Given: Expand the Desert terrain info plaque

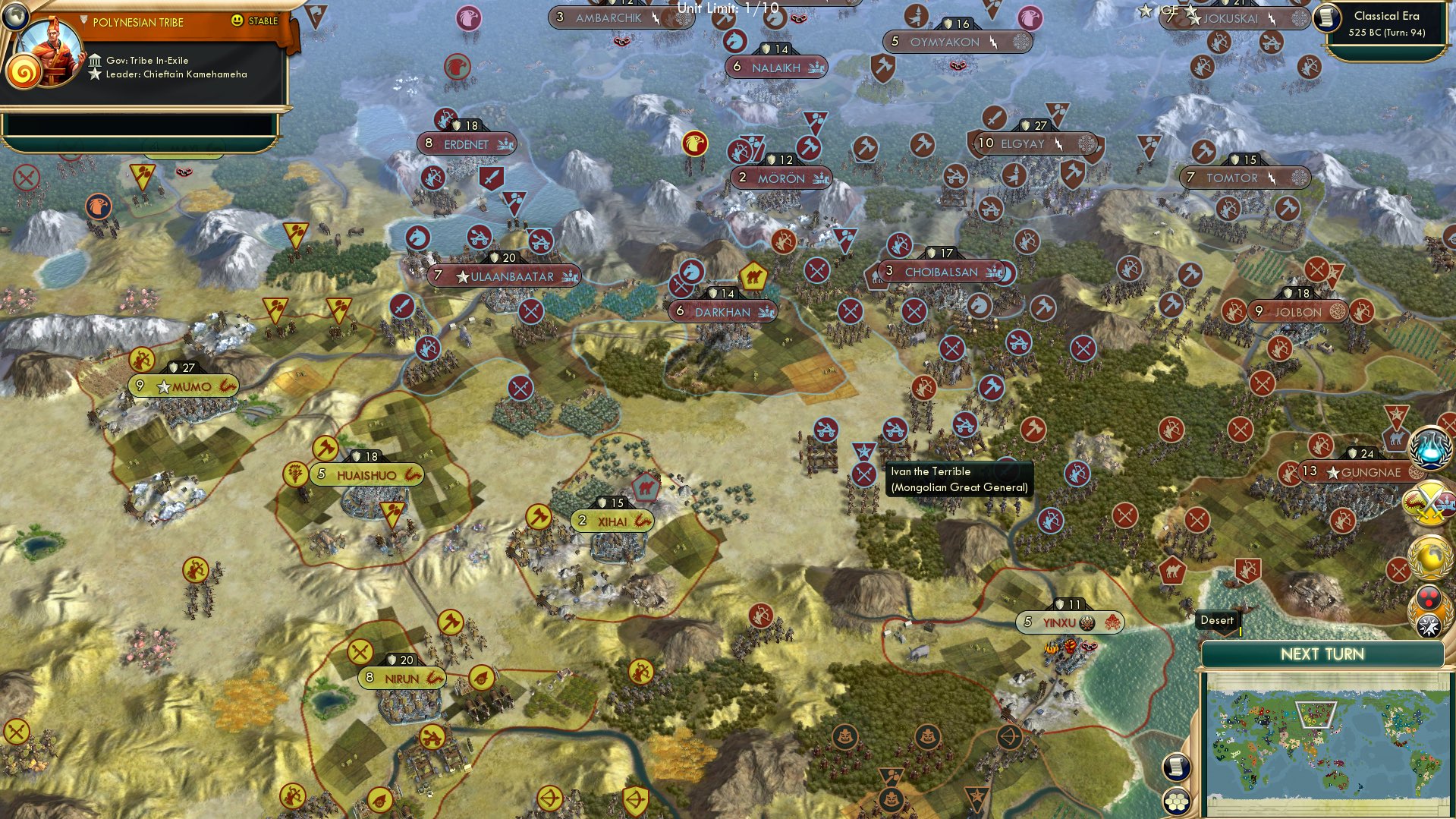Looking at the screenshot, I should tap(1217, 620).
